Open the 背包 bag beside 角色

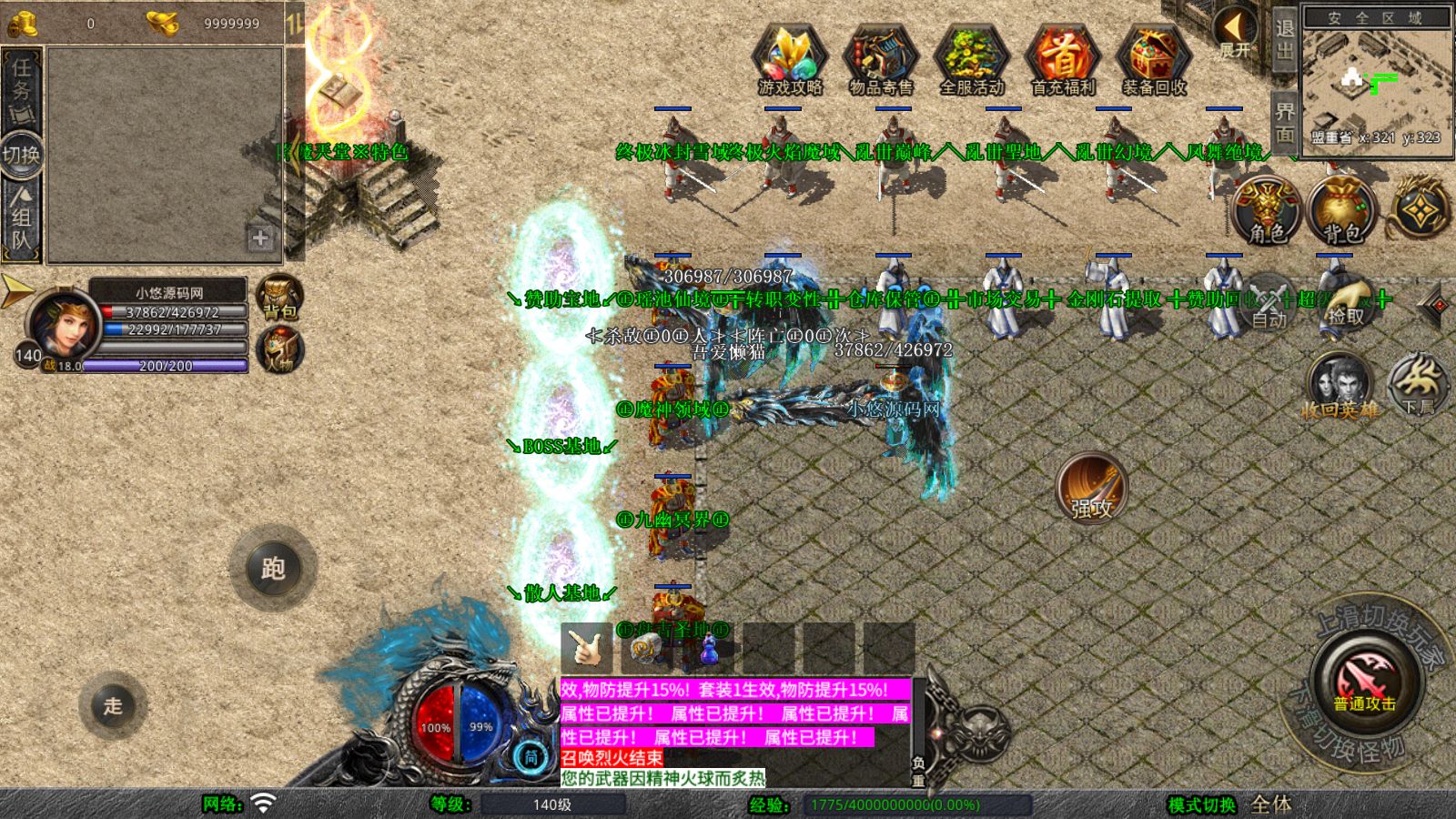point(1340,211)
